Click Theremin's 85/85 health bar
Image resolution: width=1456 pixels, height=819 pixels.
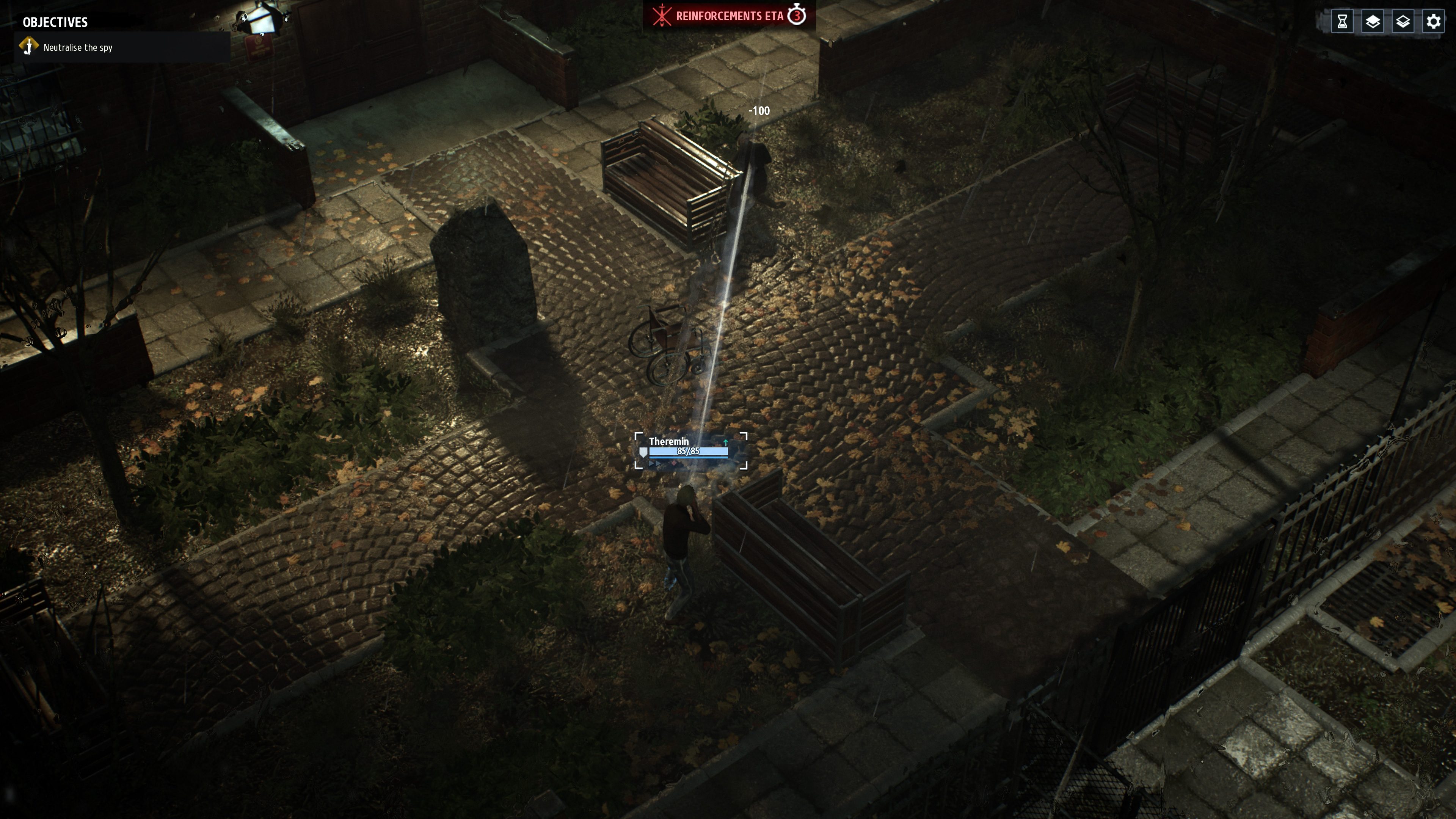pyautogui.click(x=689, y=452)
